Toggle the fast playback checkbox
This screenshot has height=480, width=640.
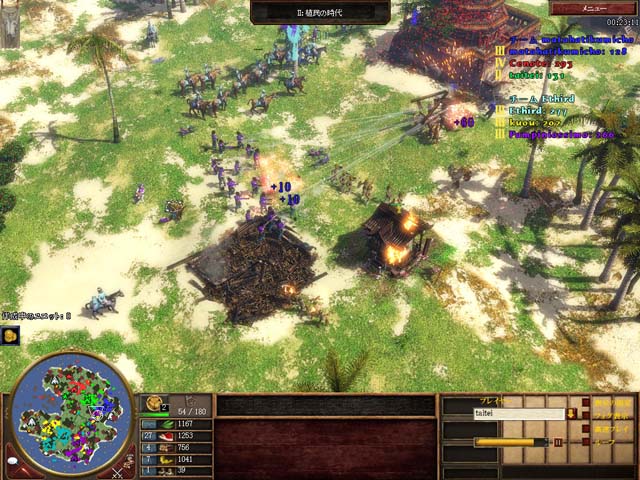[x=585, y=427]
